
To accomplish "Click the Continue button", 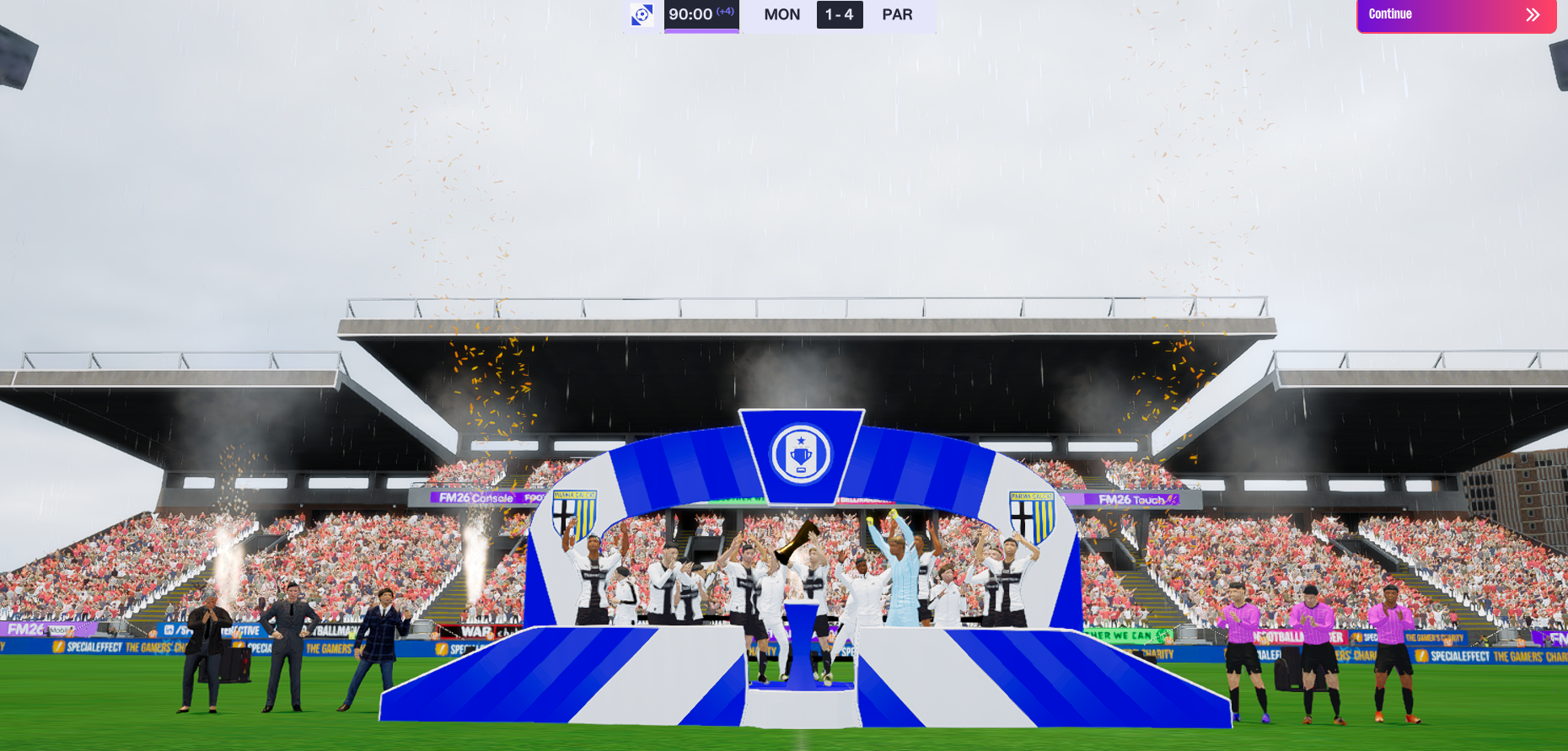I will [x=1455, y=15].
